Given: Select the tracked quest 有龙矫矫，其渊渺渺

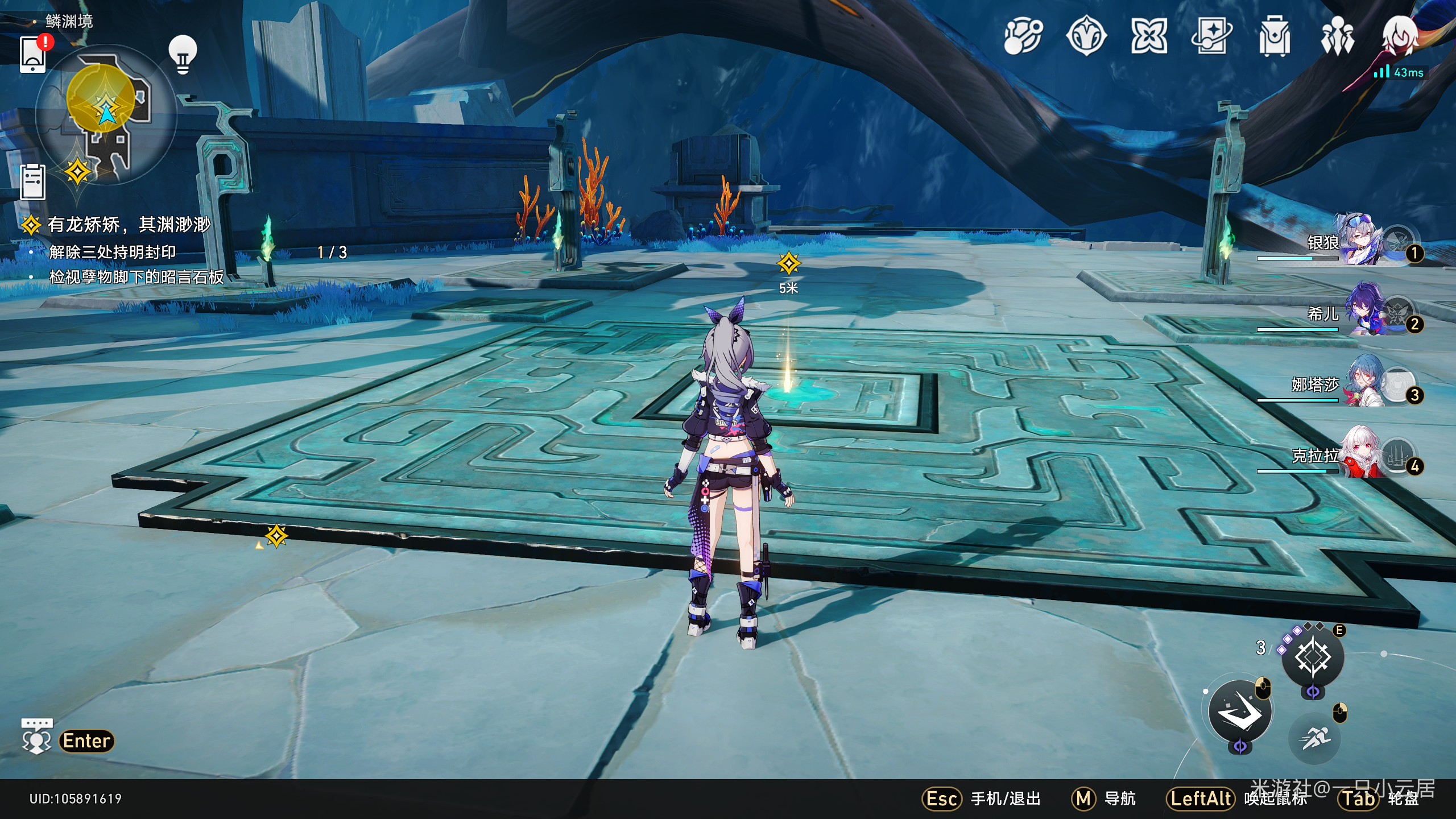Looking at the screenshot, I should [129, 225].
